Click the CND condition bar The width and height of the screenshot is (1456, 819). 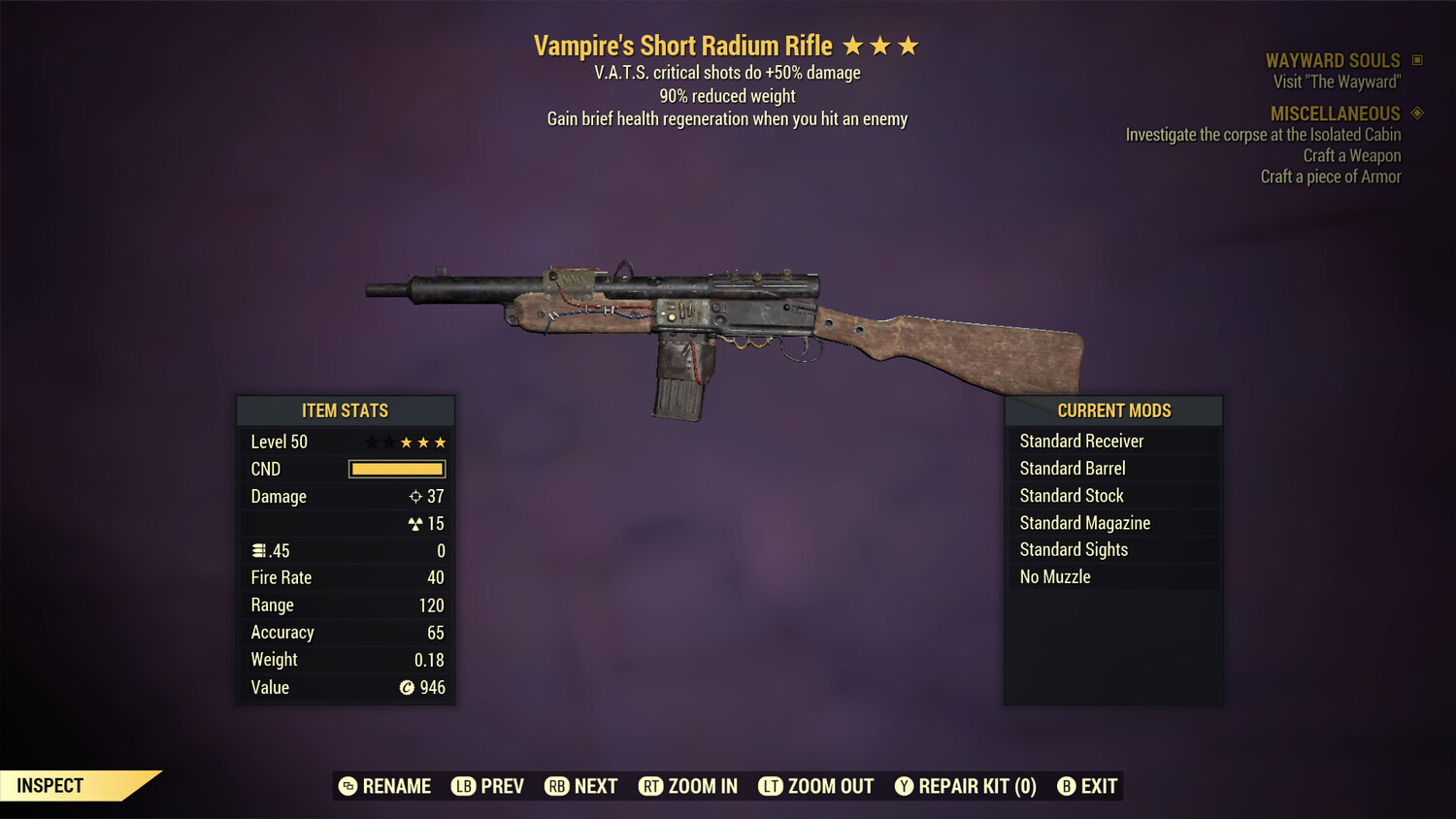click(x=396, y=469)
